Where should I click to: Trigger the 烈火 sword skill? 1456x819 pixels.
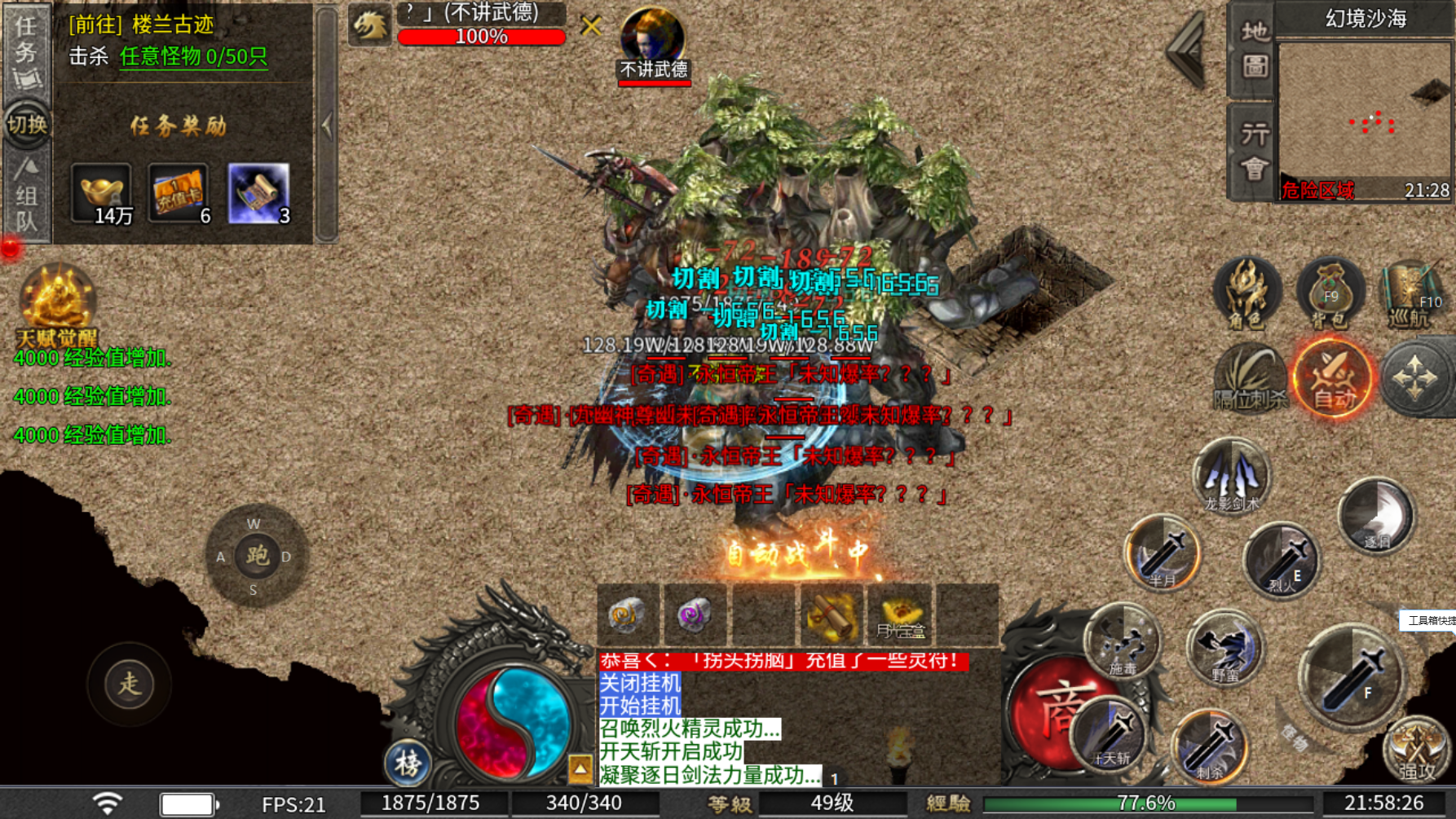[1282, 561]
